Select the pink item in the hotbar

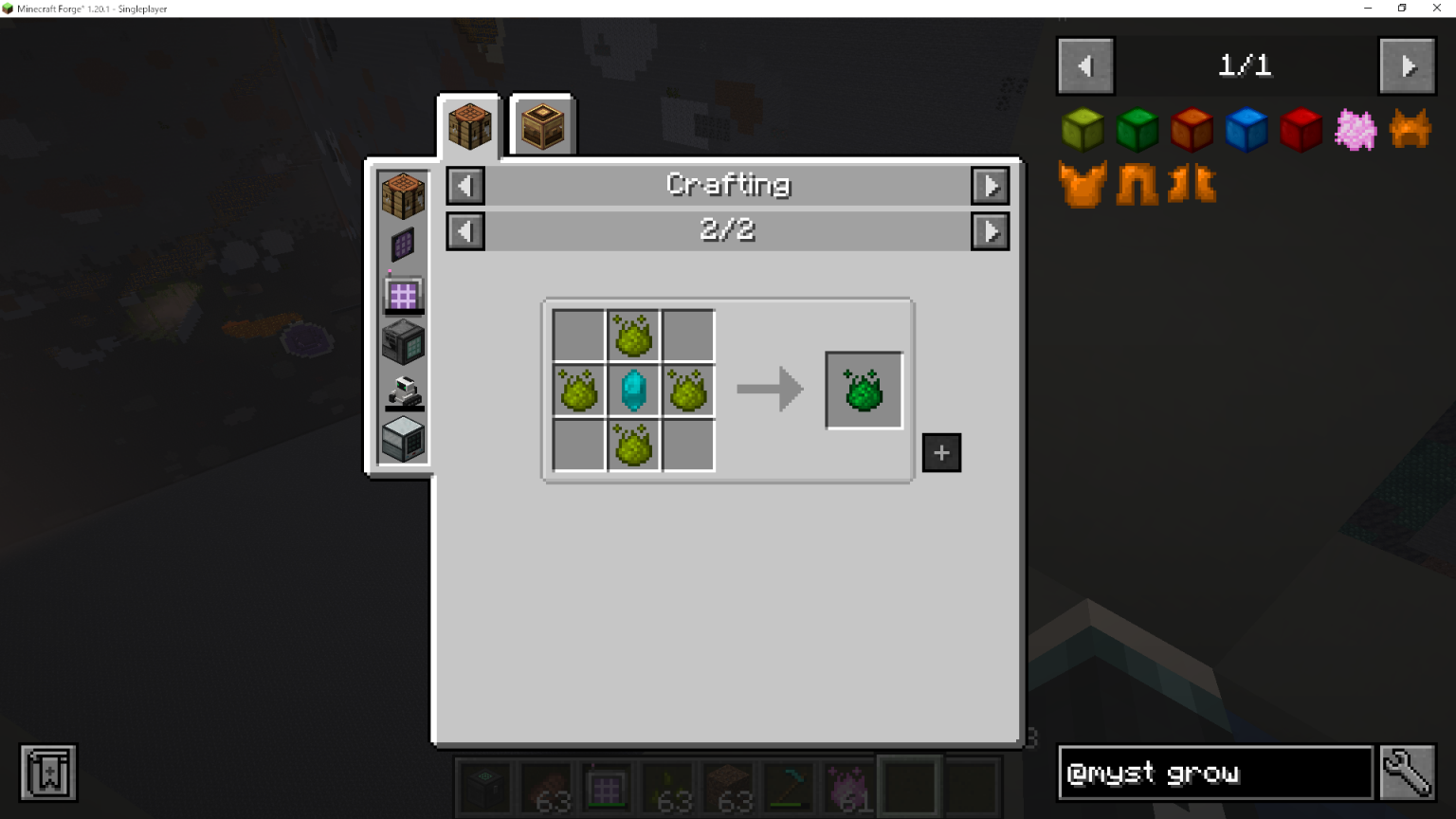pos(850,788)
